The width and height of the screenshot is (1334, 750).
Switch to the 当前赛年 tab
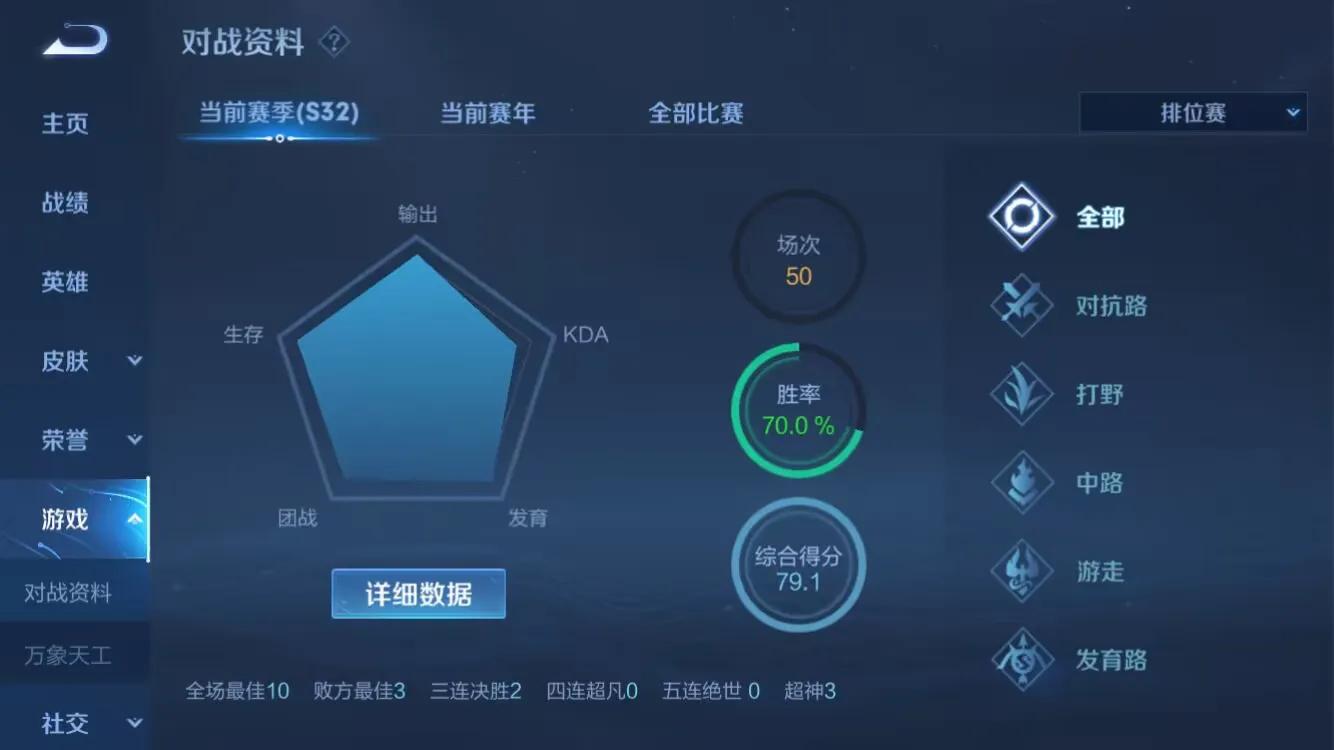(487, 113)
